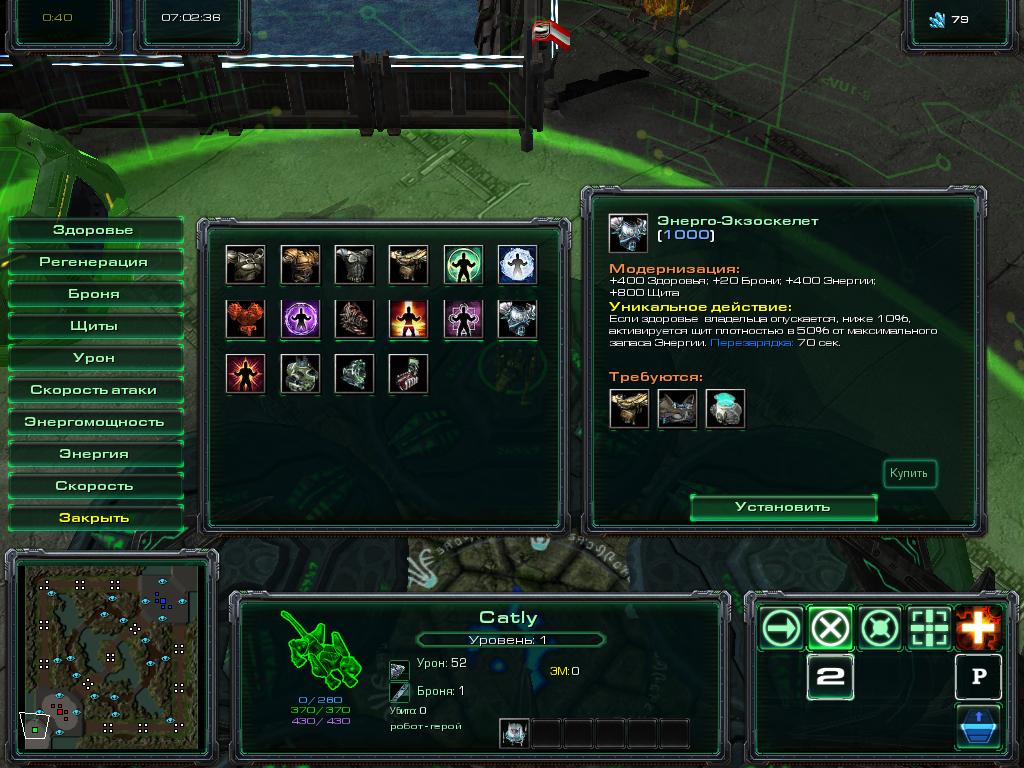Viewport: 1024px width, 768px height.
Task: Select the Энергия category
Action: (94, 454)
